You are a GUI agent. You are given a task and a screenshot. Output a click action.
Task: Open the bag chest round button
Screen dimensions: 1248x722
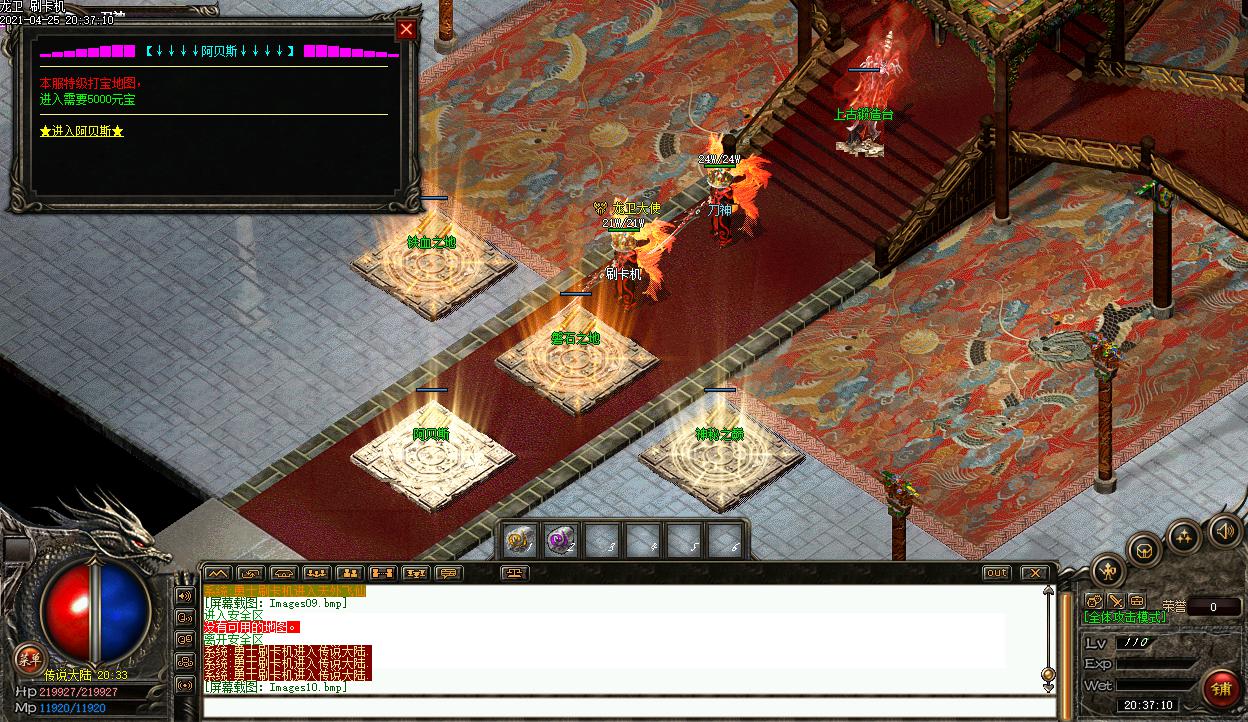pos(1145,549)
